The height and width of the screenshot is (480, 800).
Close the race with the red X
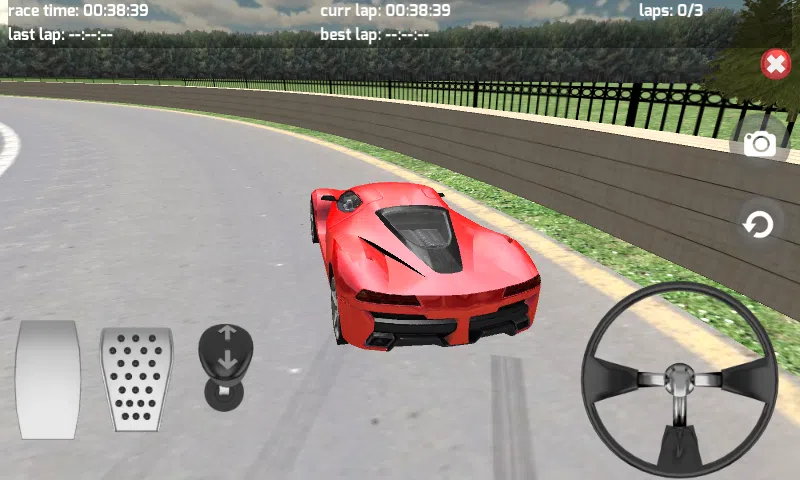coord(775,65)
